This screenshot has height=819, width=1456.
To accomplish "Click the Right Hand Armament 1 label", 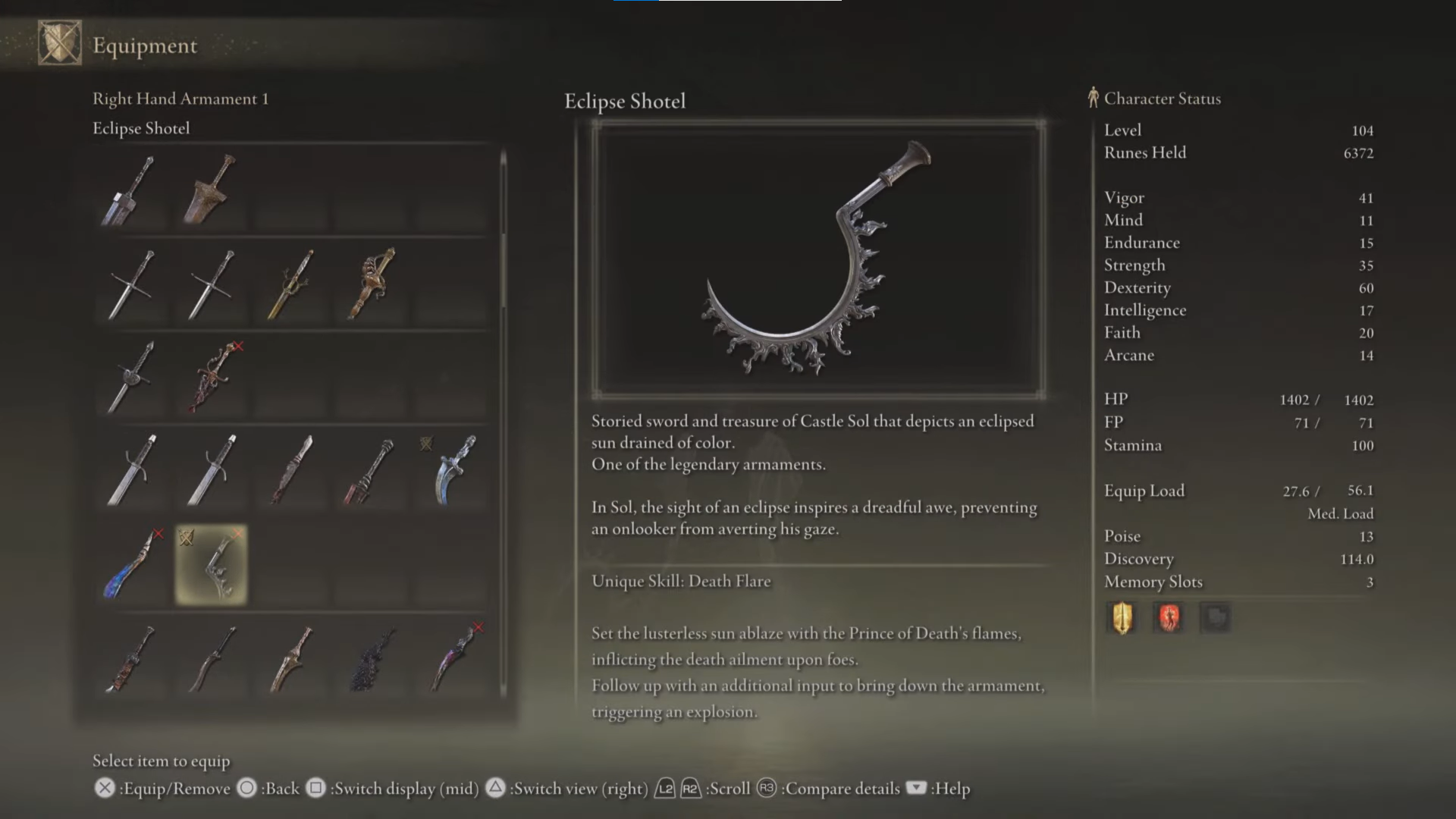I will tap(180, 98).
